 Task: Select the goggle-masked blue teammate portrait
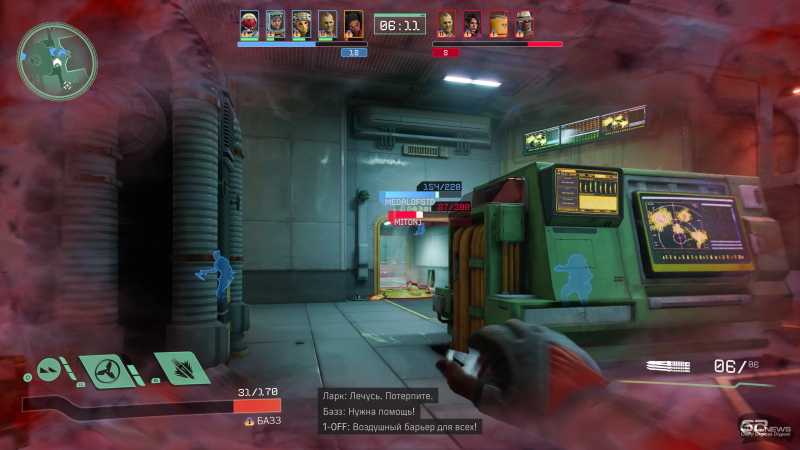point(301,24)
